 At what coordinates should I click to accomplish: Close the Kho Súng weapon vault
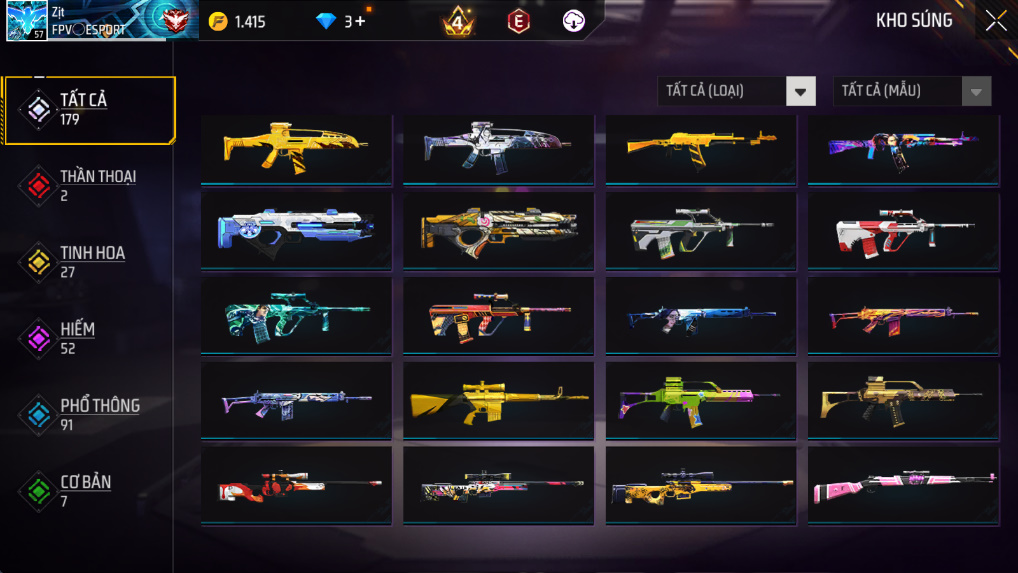coord(995,21)
